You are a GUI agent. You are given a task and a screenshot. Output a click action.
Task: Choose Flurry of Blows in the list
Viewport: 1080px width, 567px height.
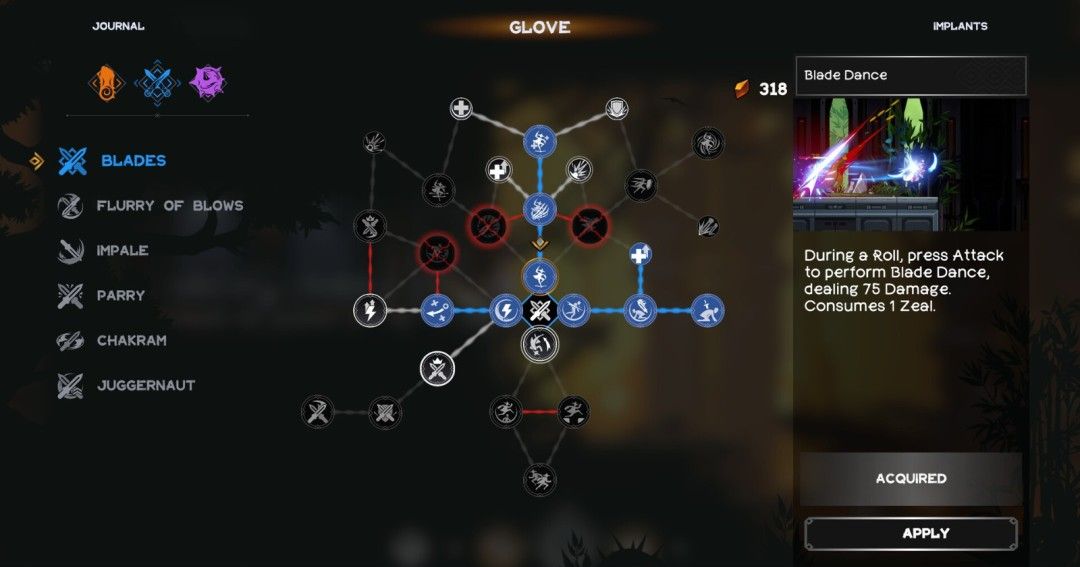[x=169, y=206]
